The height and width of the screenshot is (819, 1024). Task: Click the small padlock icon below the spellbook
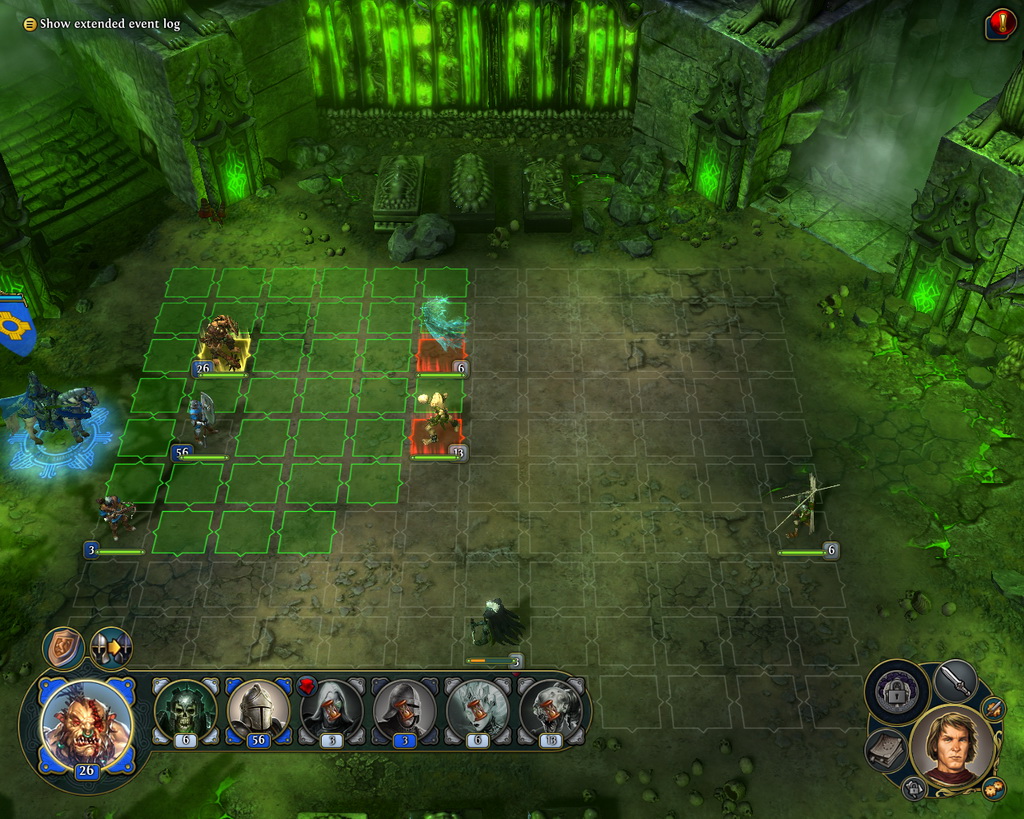point(914,788)
